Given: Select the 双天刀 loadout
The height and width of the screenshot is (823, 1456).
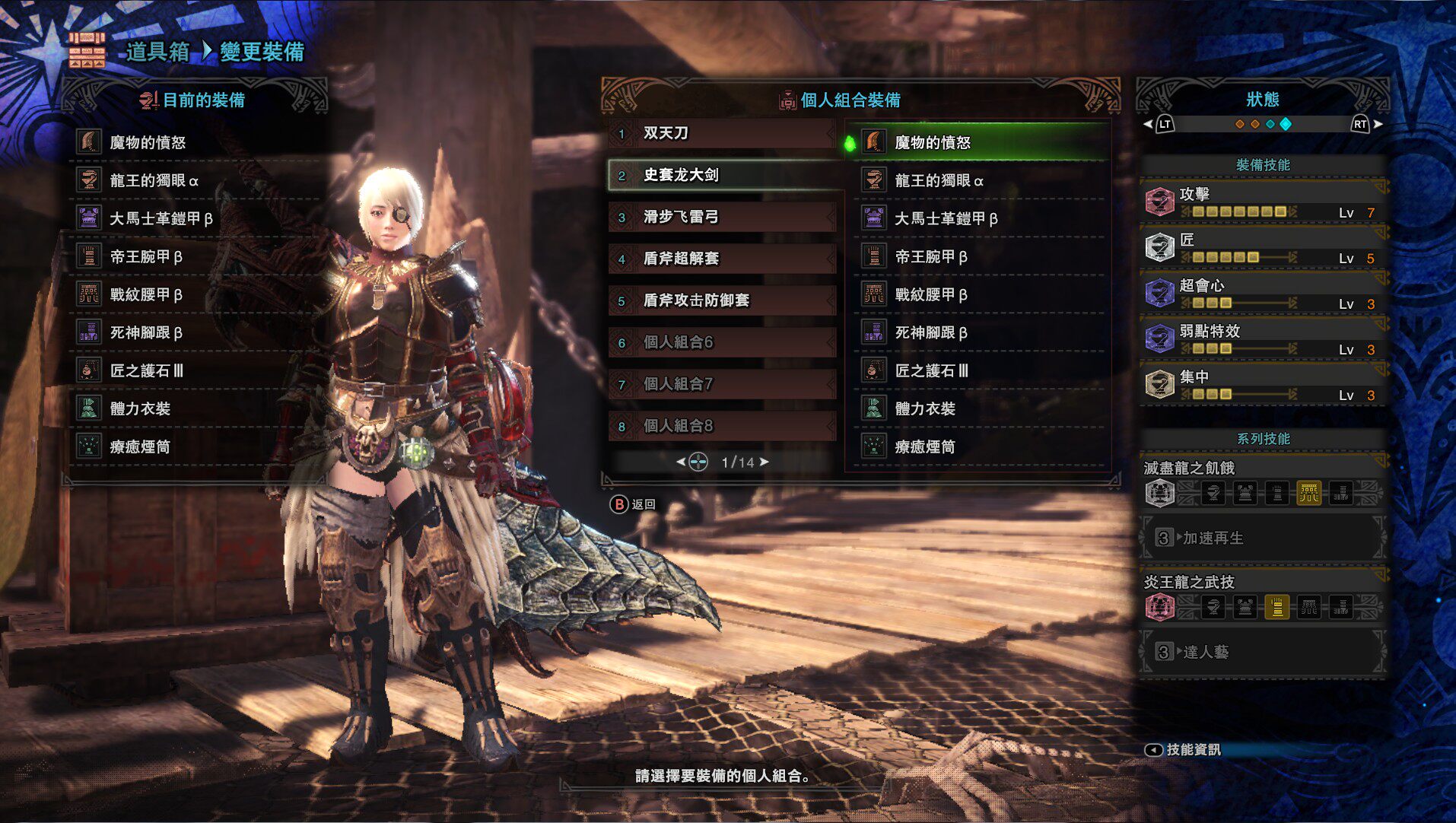Looking at the screenshot, I should coord(721,134).
